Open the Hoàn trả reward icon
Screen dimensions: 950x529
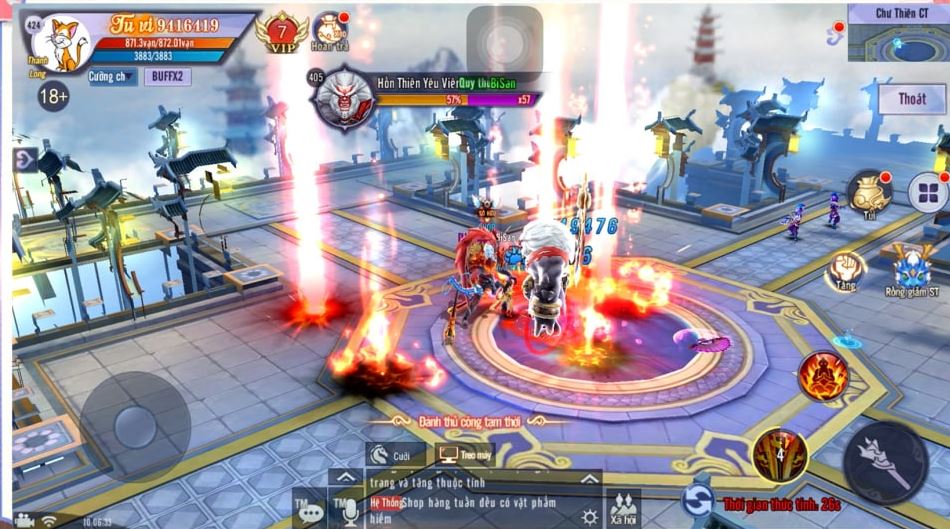[x=329, y=31]
